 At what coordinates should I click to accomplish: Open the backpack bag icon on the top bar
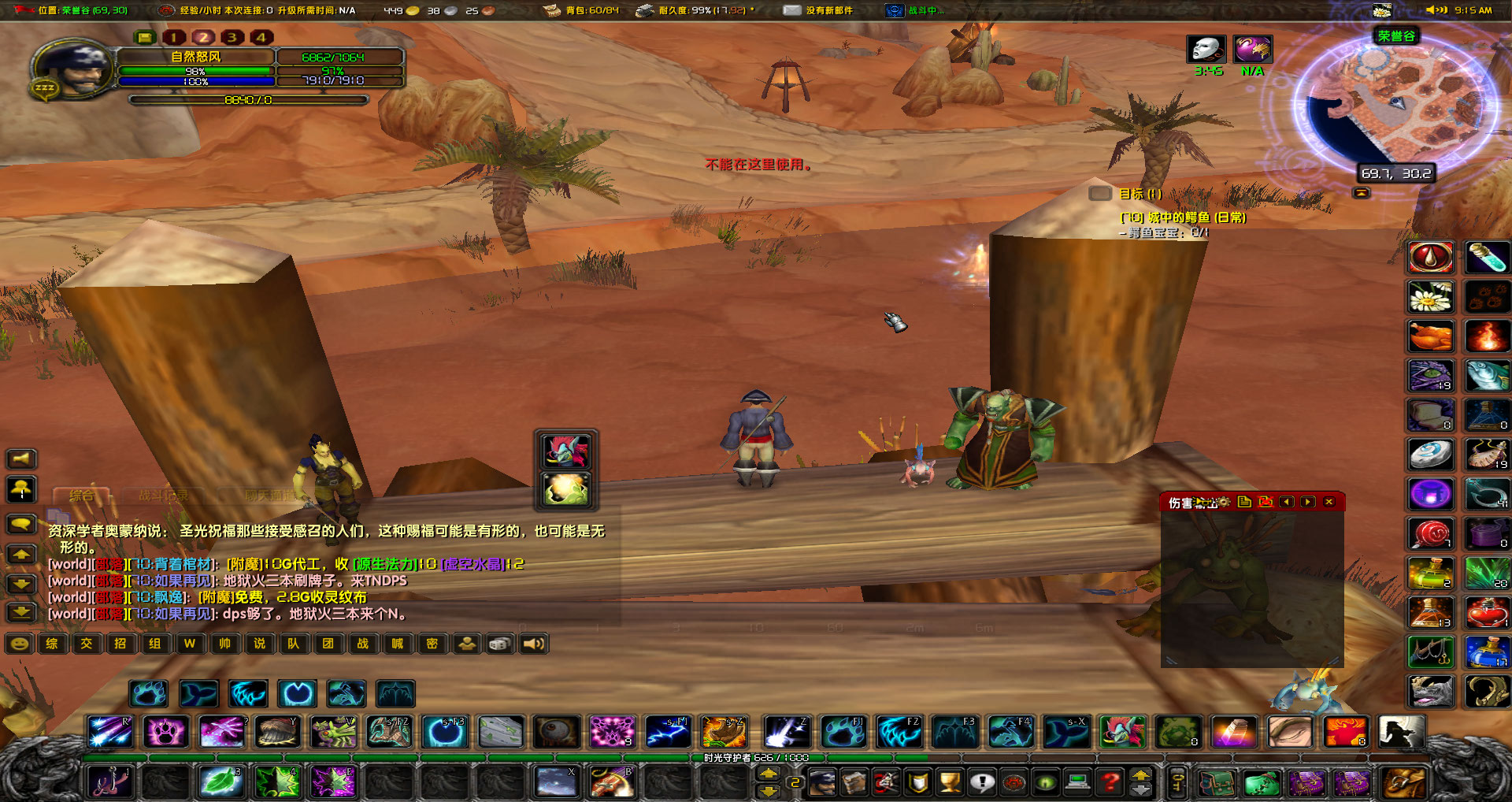[551, 9]
